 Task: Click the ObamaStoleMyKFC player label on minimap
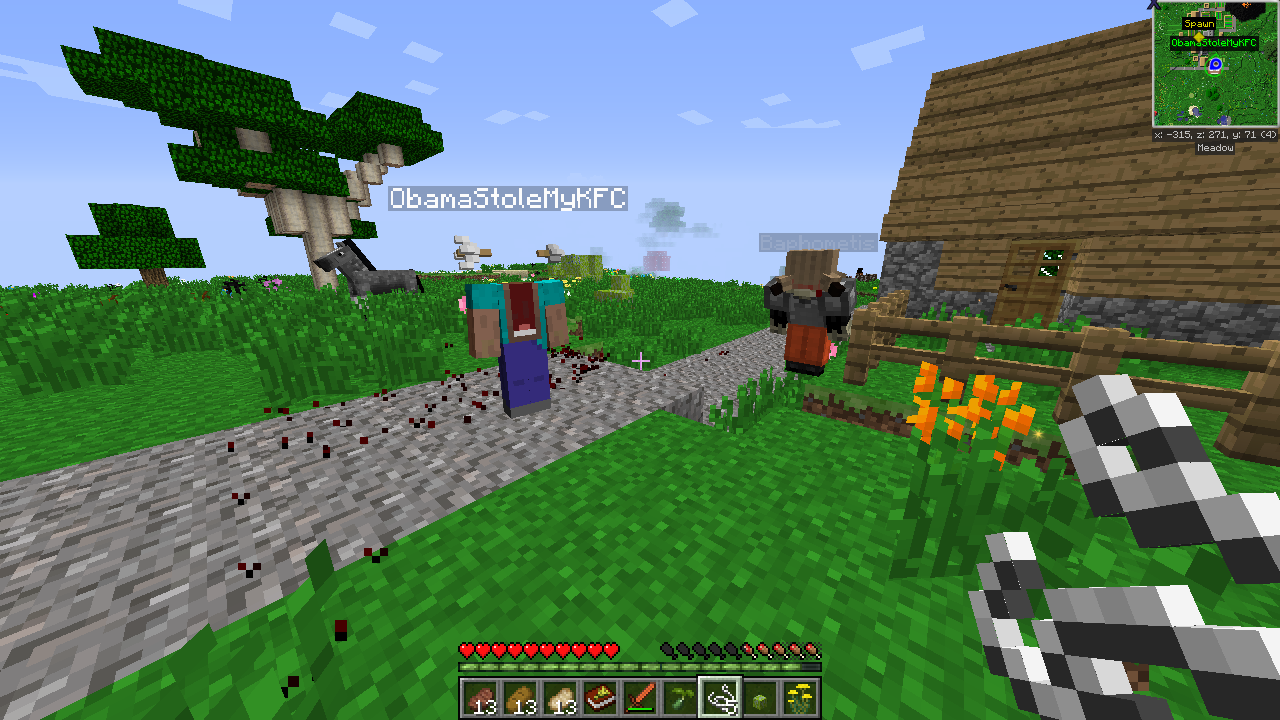click(1213, 43)
